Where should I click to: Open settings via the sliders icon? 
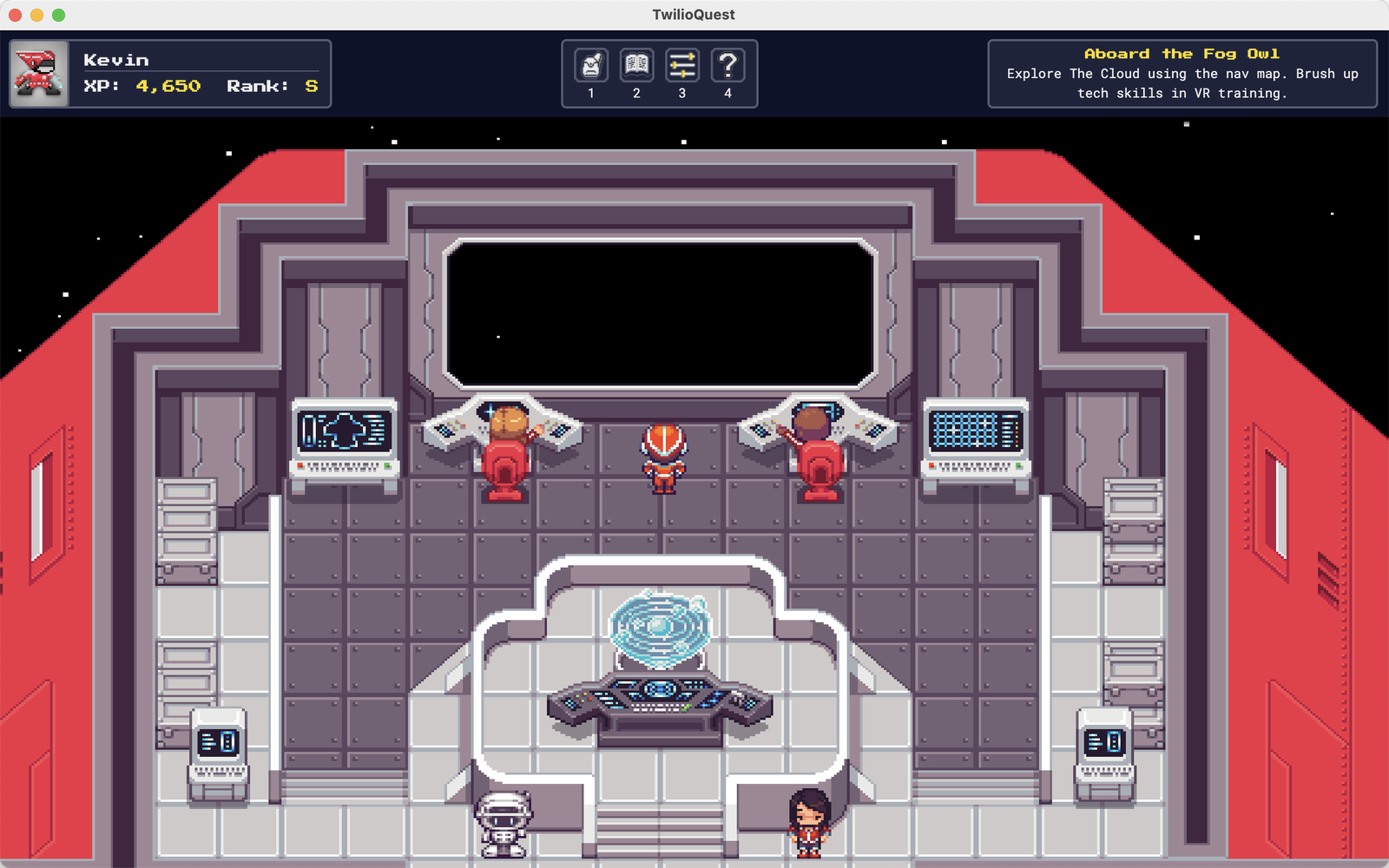[x=682, y=63]
